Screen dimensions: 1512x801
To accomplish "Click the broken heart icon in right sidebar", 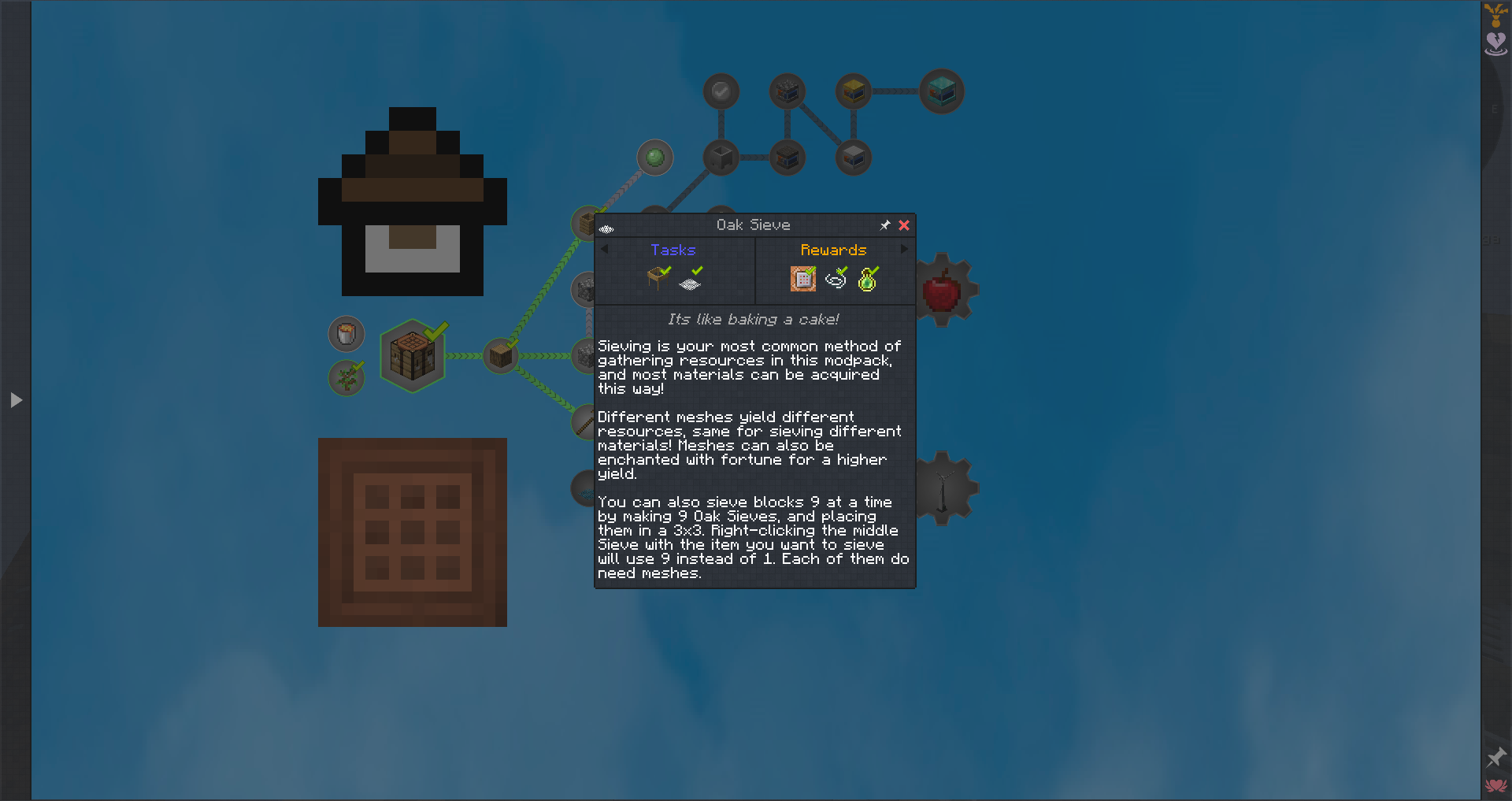I will point(1495,43).
